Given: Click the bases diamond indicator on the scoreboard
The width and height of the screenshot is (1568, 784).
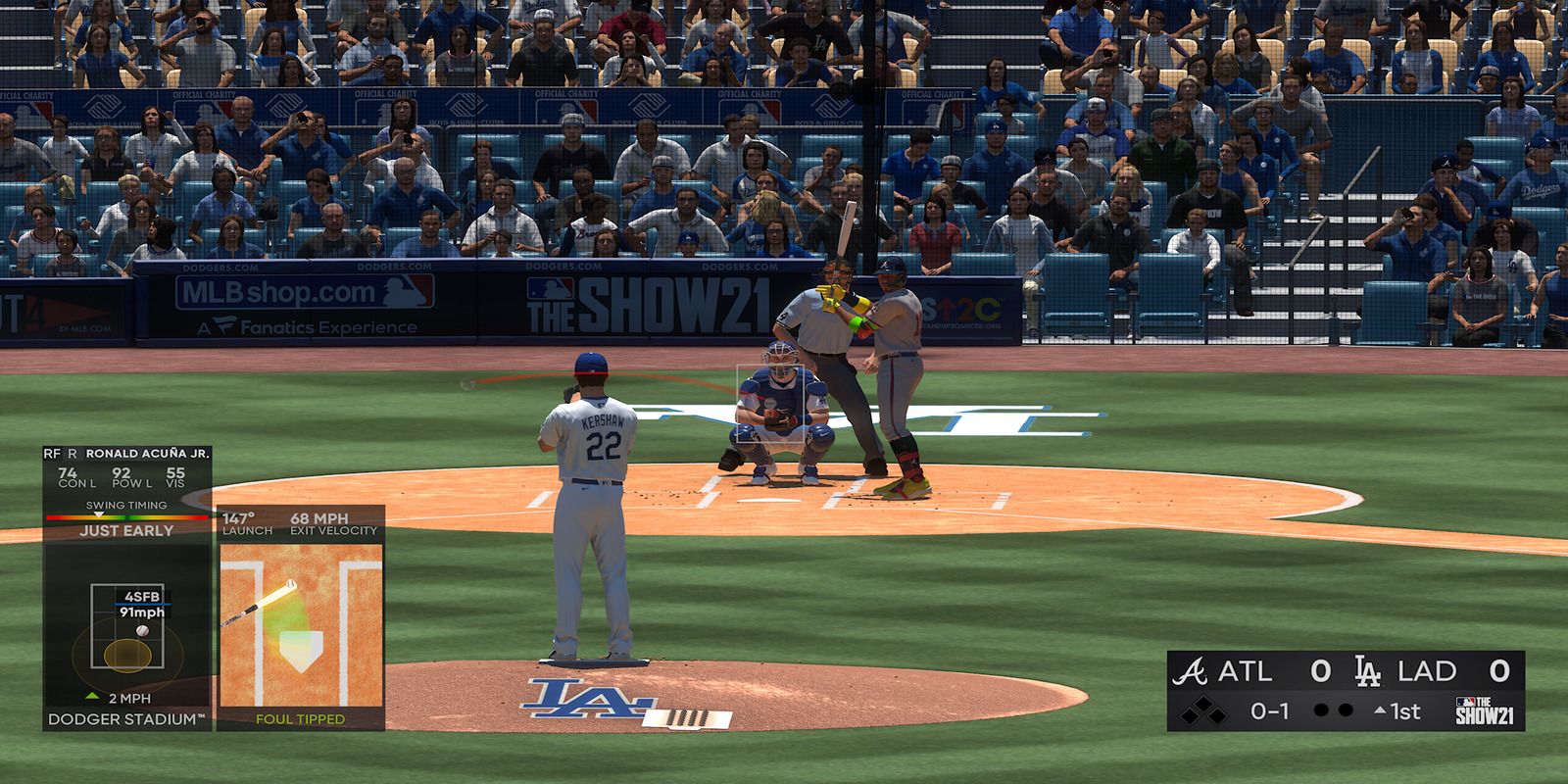Looking at the screenshot, I should tap(1203, 710).
